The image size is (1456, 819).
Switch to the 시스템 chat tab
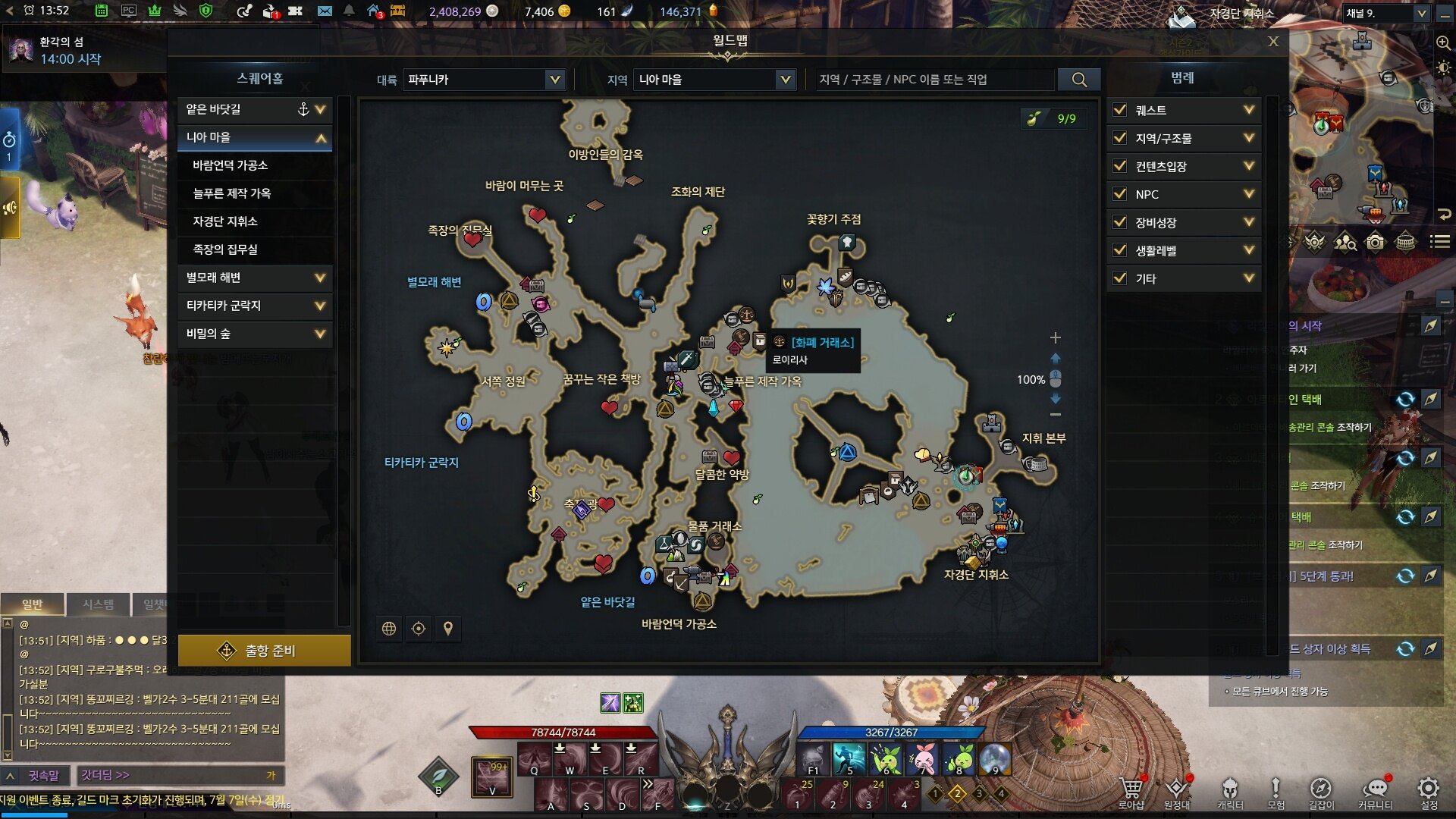(x=99, y=604)
